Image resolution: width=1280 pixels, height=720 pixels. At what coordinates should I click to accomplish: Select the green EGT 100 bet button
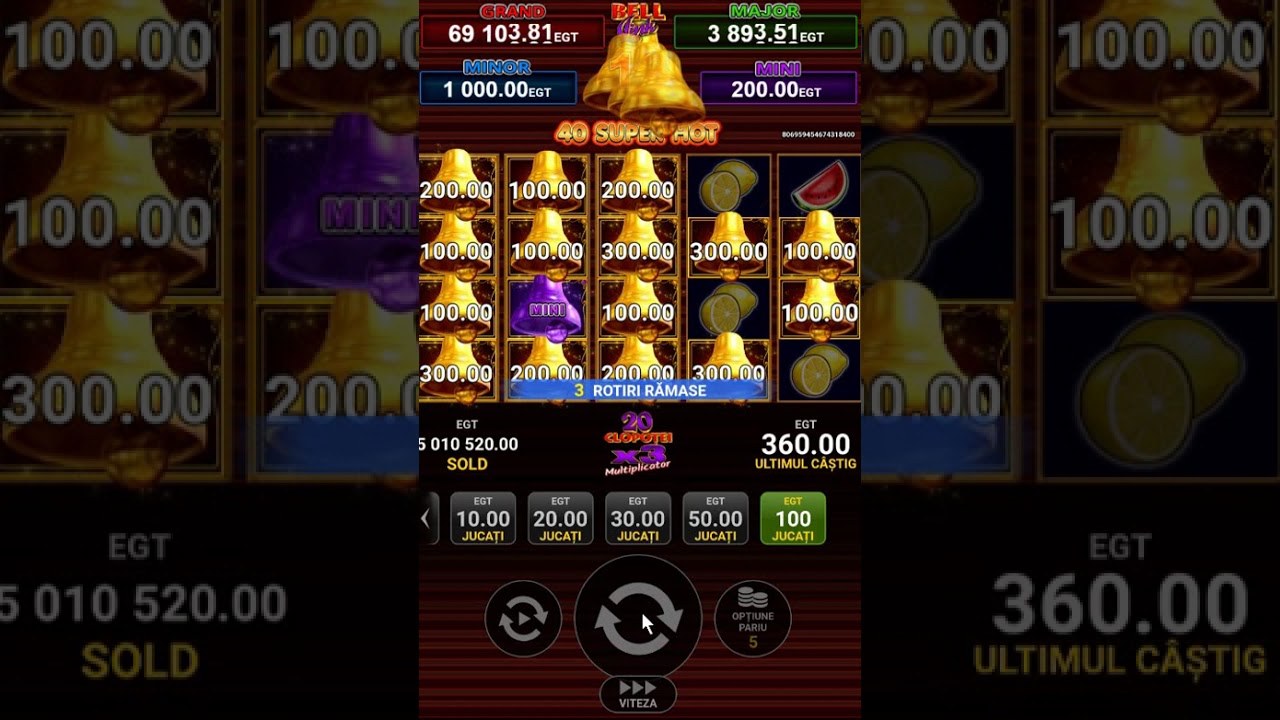(x=793, y=518)
